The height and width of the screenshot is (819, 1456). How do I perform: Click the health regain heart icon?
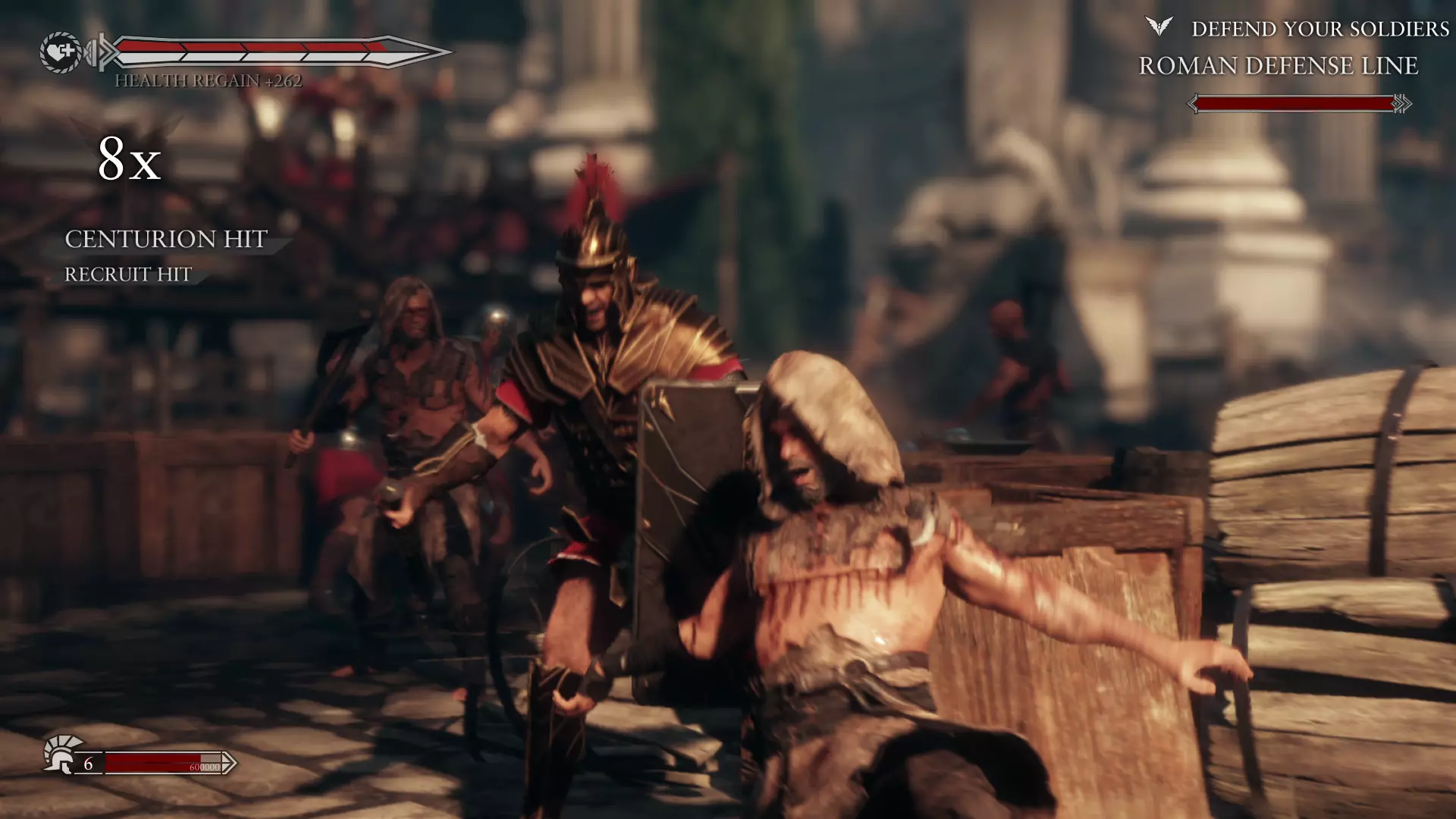[61, 52]
